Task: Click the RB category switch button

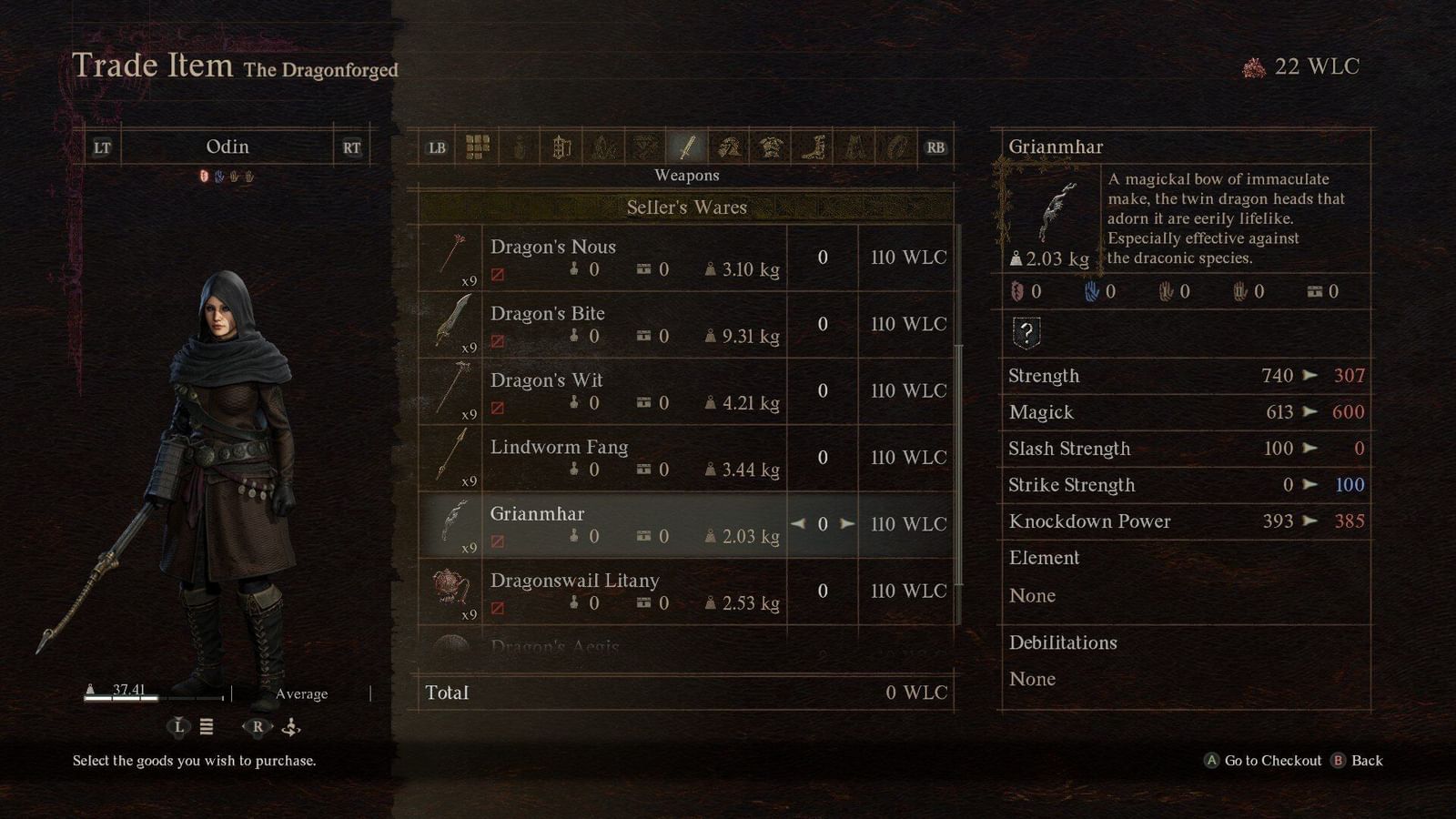Action: tap(935, 147)
